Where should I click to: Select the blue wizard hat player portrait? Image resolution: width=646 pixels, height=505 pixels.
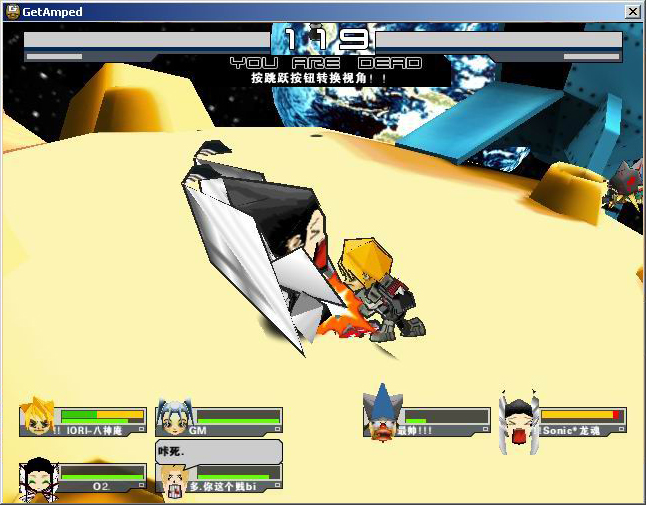[383, 416]
